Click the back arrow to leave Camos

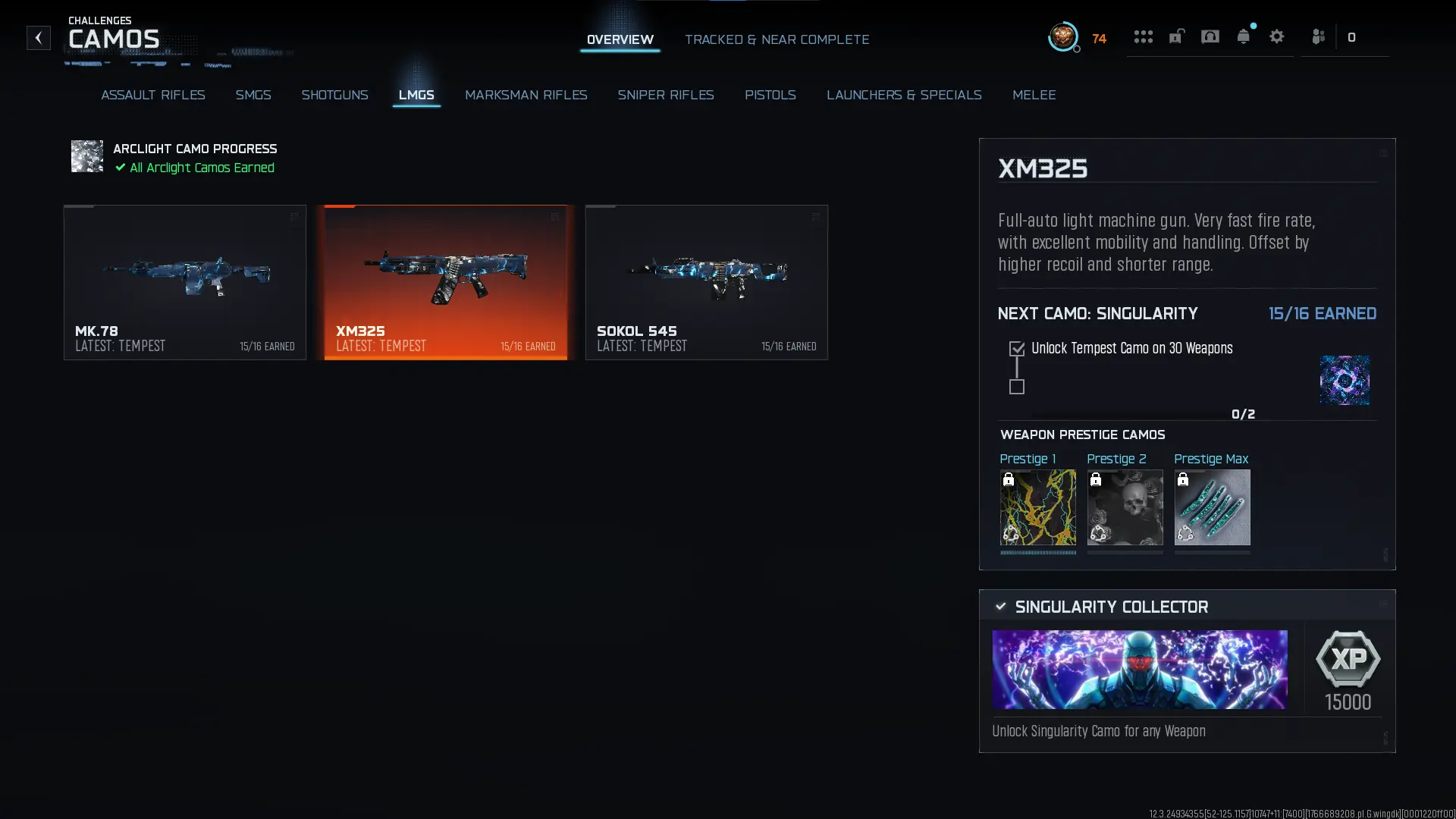pos(38,38)
